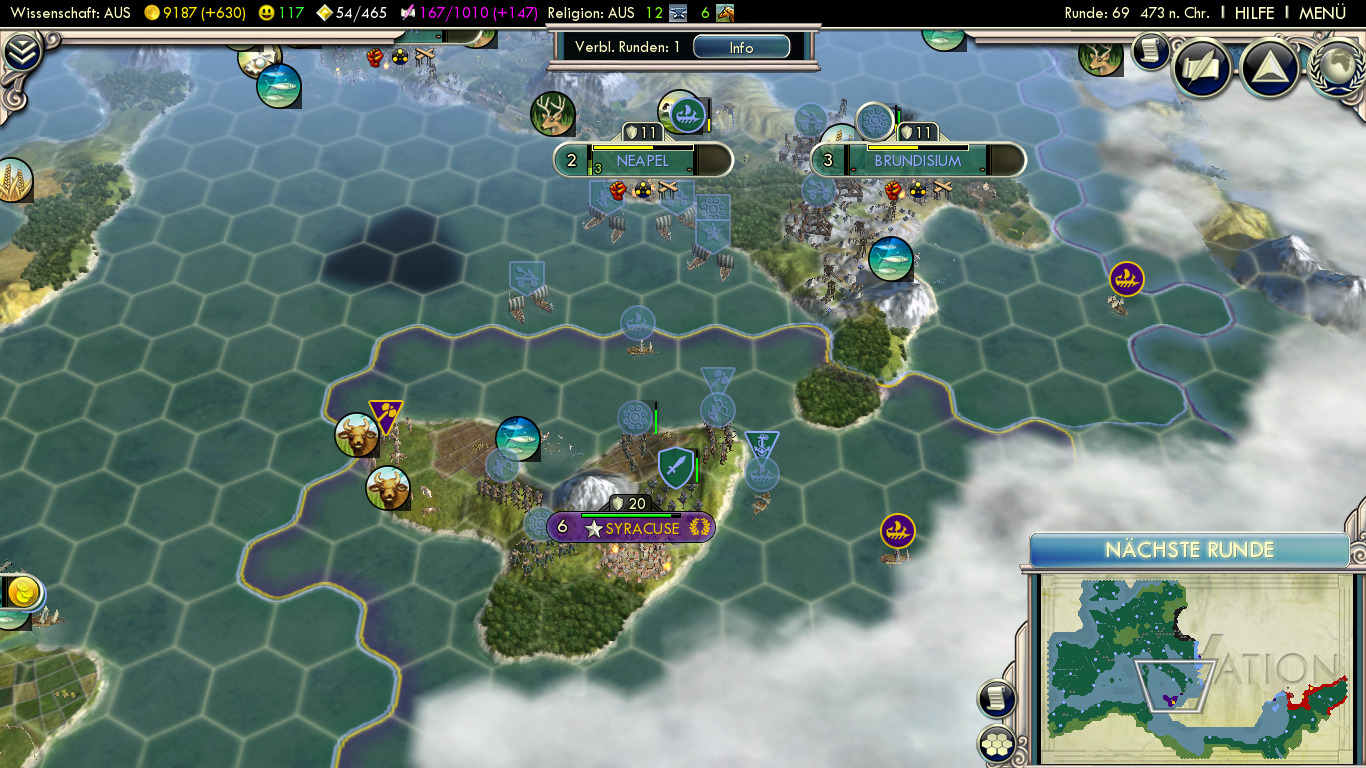Image resolution: width=1366 pixels, height=768 pixels.
Task: End turn with Nächste Runde button
Action: [x=1189, y=550]
